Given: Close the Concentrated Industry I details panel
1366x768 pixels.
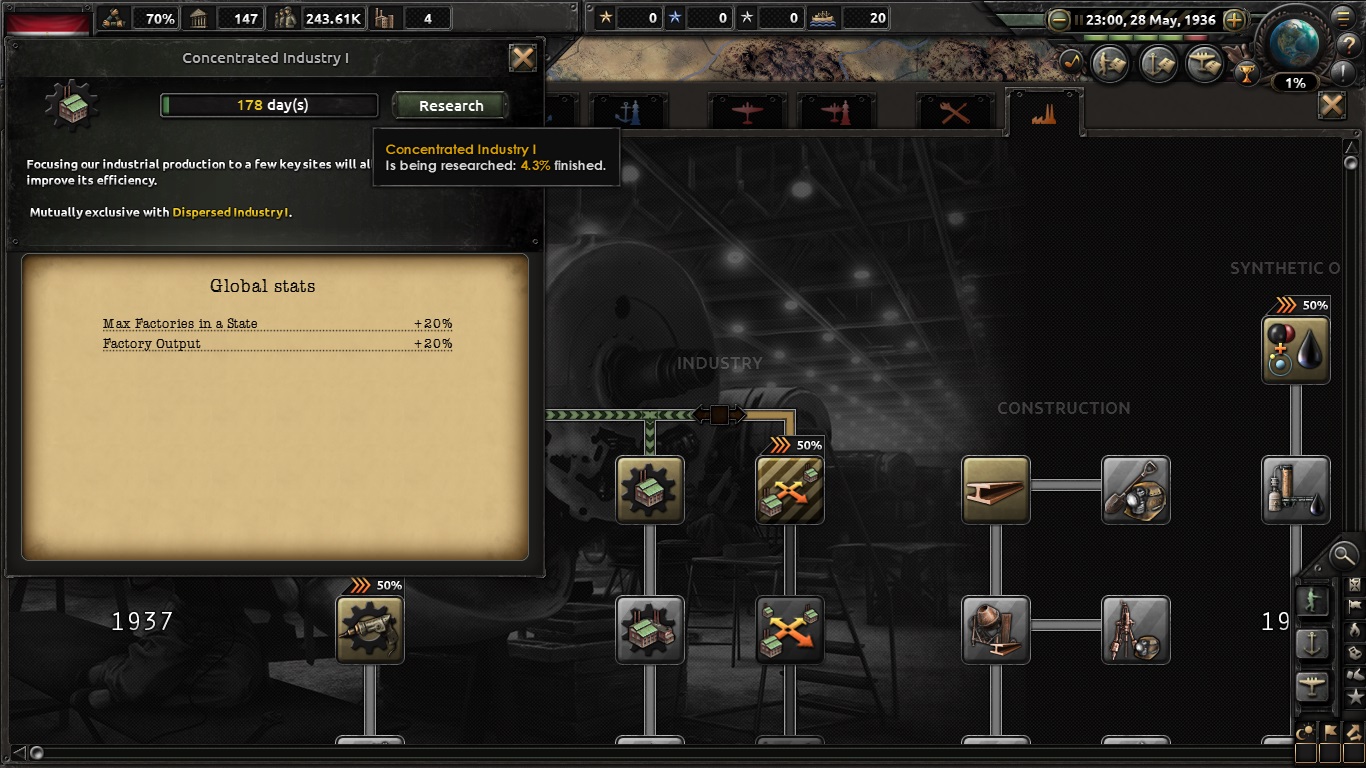Looking at the screenshot, I should click(523, 58).
